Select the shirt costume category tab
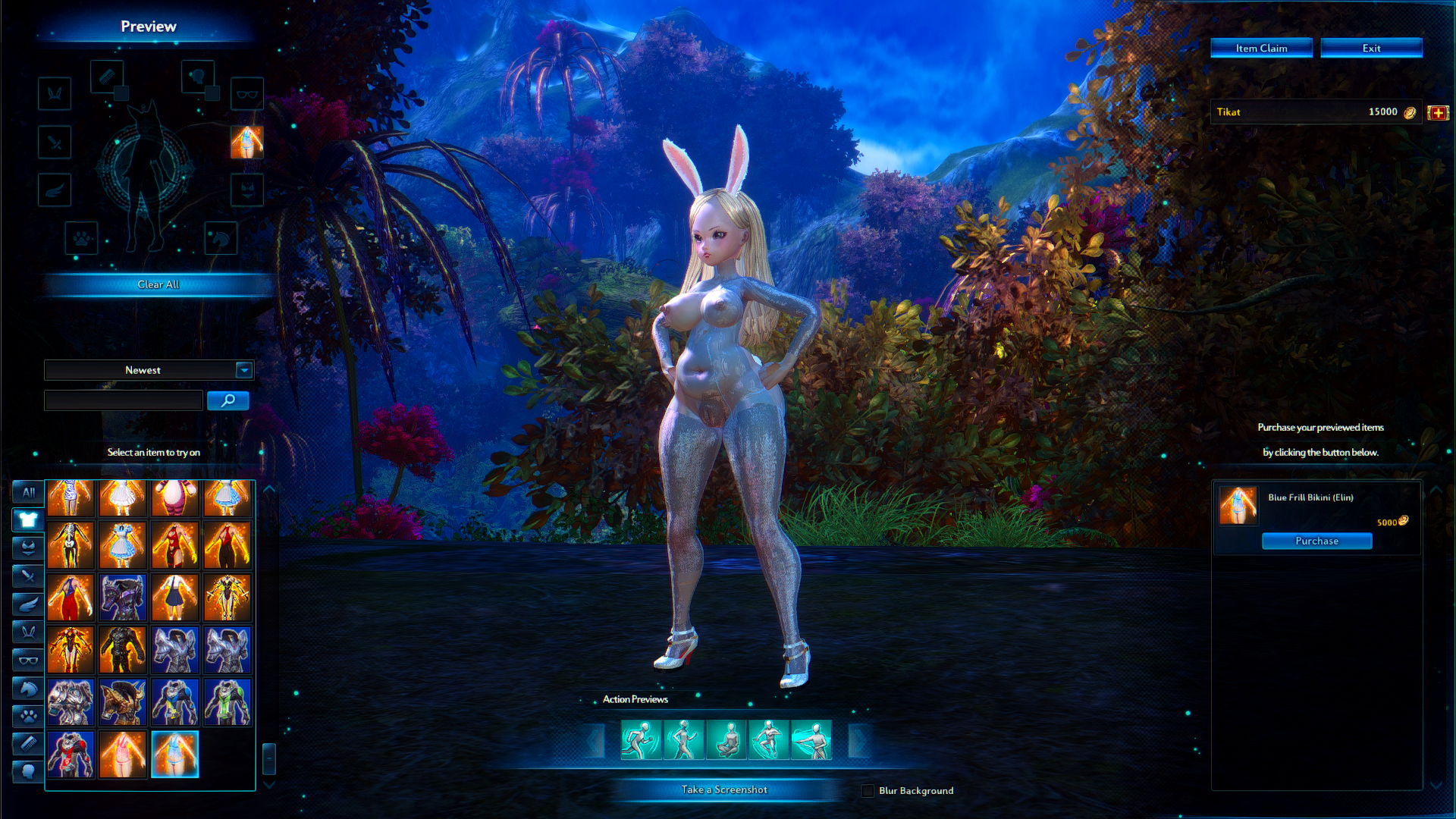The height and width of the screenshot is (819, 1456). (27, 519)
